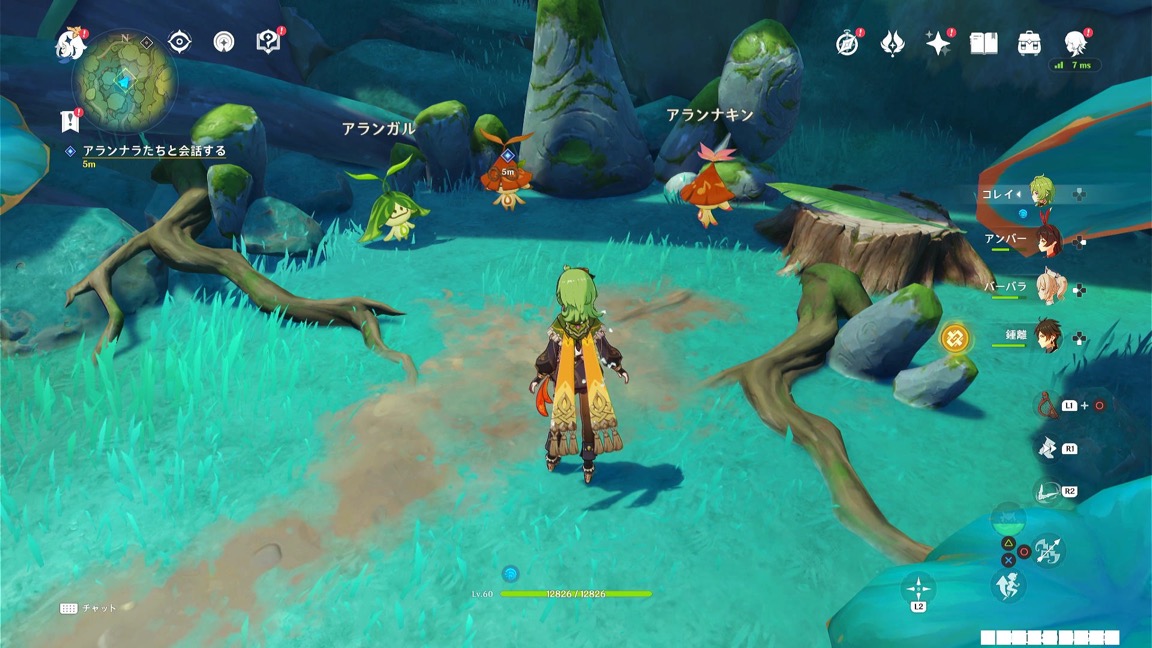Open the backpack inventory icon
The image size is (1152, 648).
pyautogui.click(x=1029, y=44)
